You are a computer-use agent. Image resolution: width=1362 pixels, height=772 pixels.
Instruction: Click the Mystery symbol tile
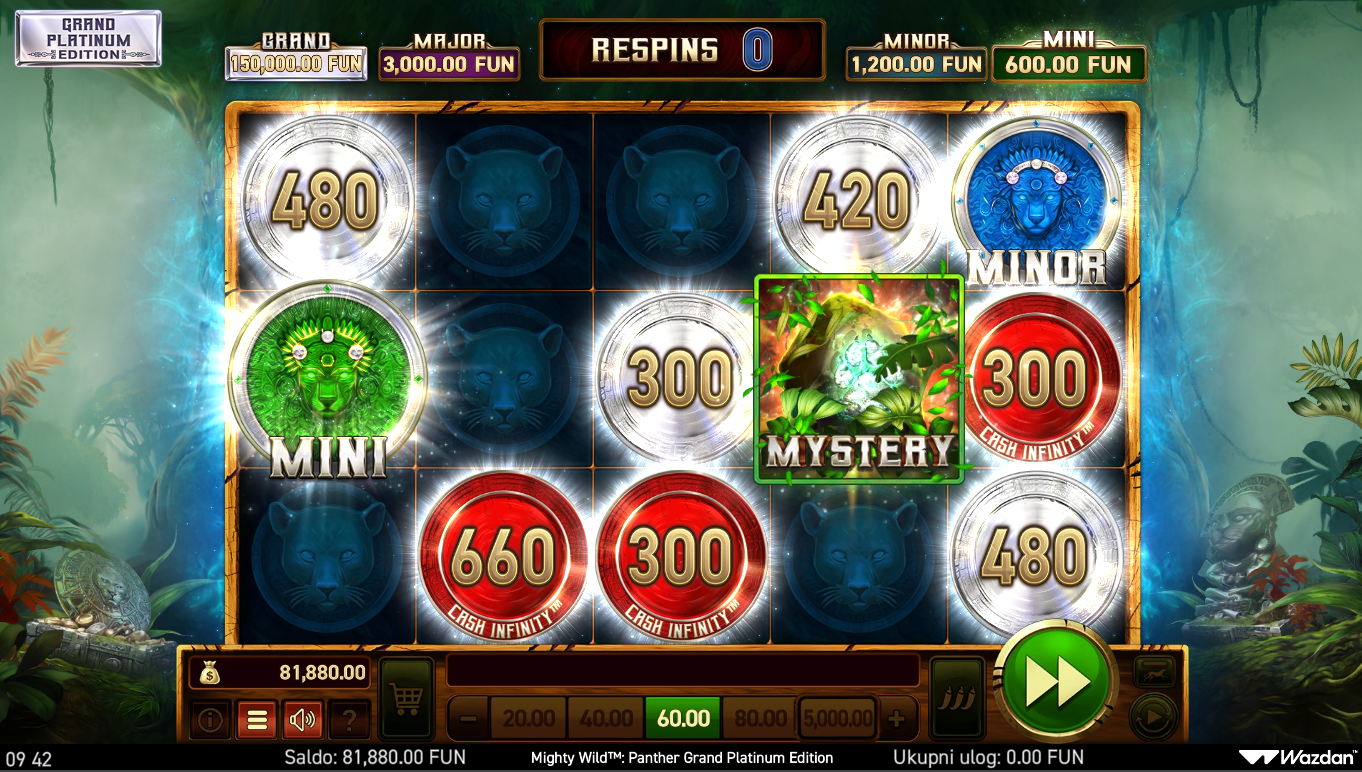859,378
